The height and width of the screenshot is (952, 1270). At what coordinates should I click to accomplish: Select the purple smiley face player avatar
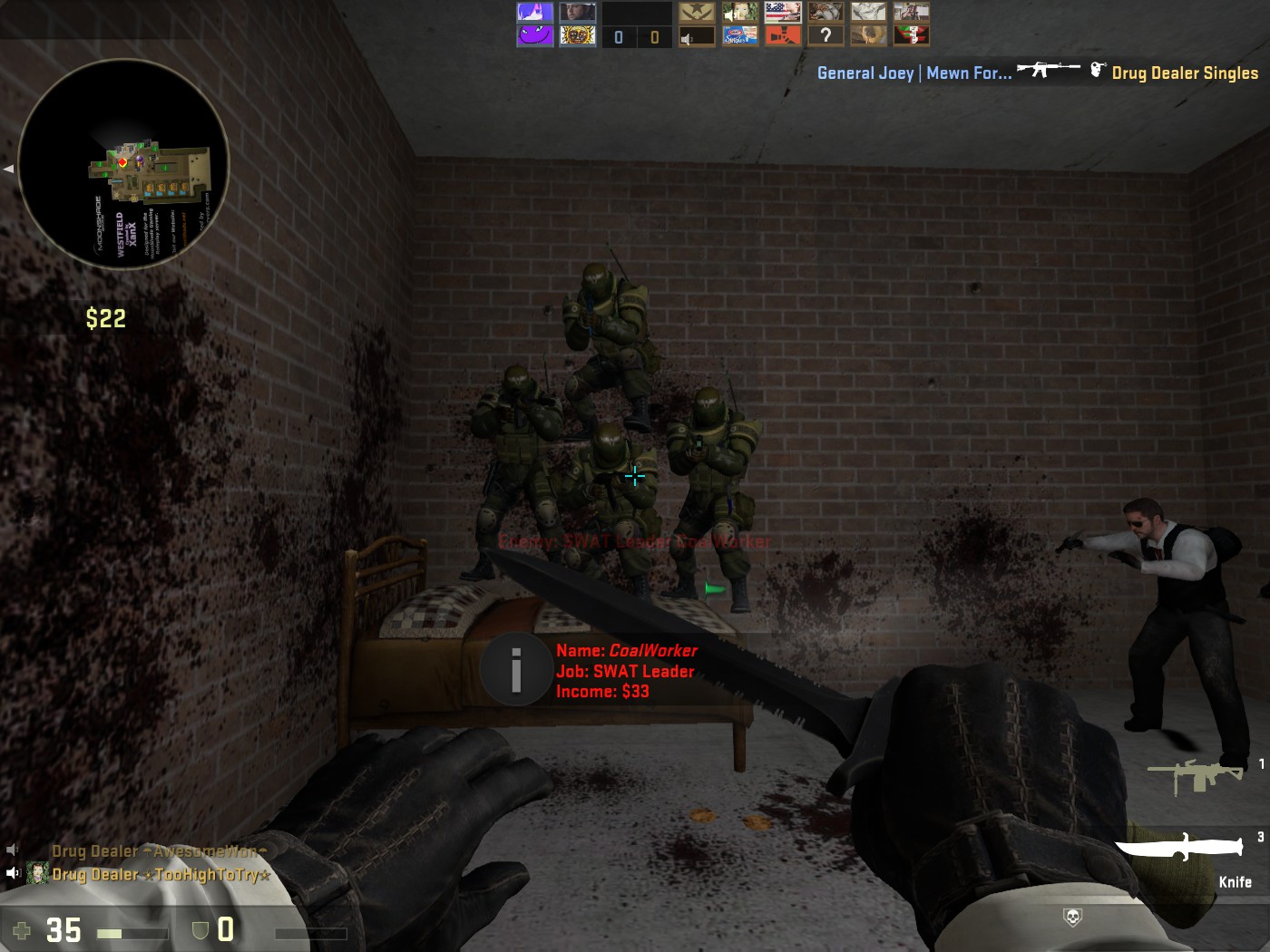(x=534, y=35)
